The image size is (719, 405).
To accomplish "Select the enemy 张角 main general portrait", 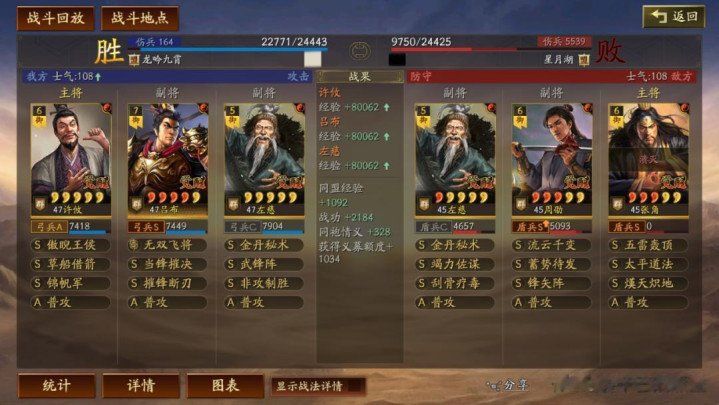I will (648, 160).
